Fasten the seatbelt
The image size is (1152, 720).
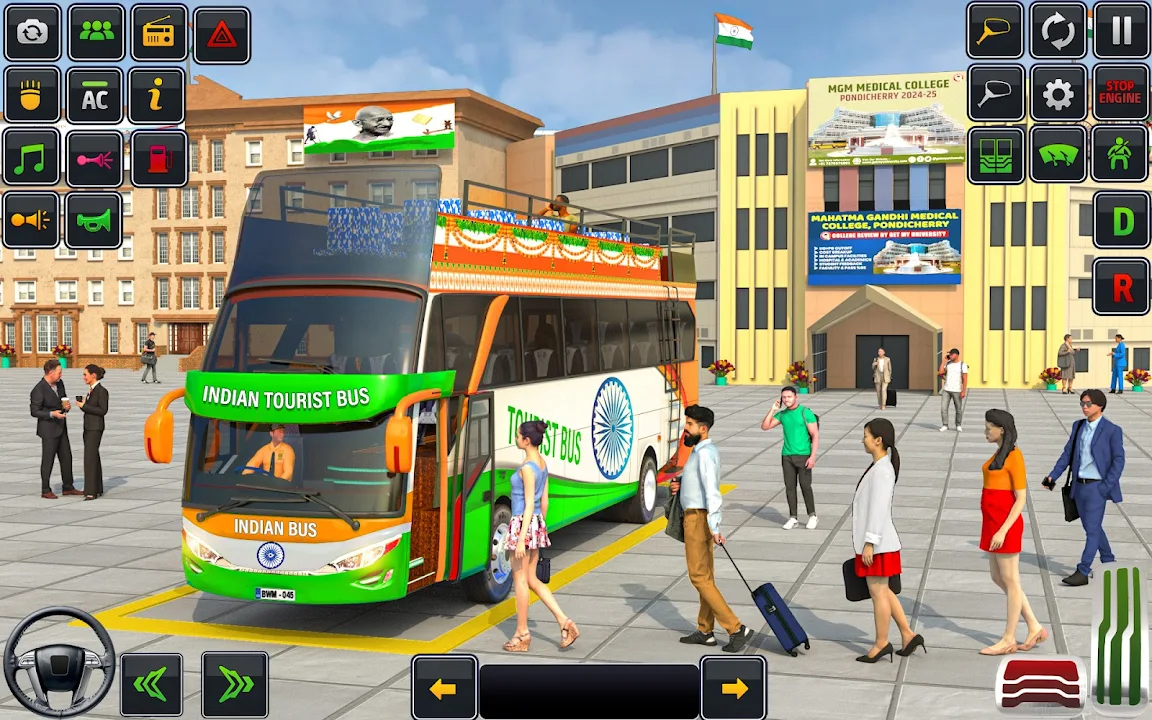pos(1120,154)
